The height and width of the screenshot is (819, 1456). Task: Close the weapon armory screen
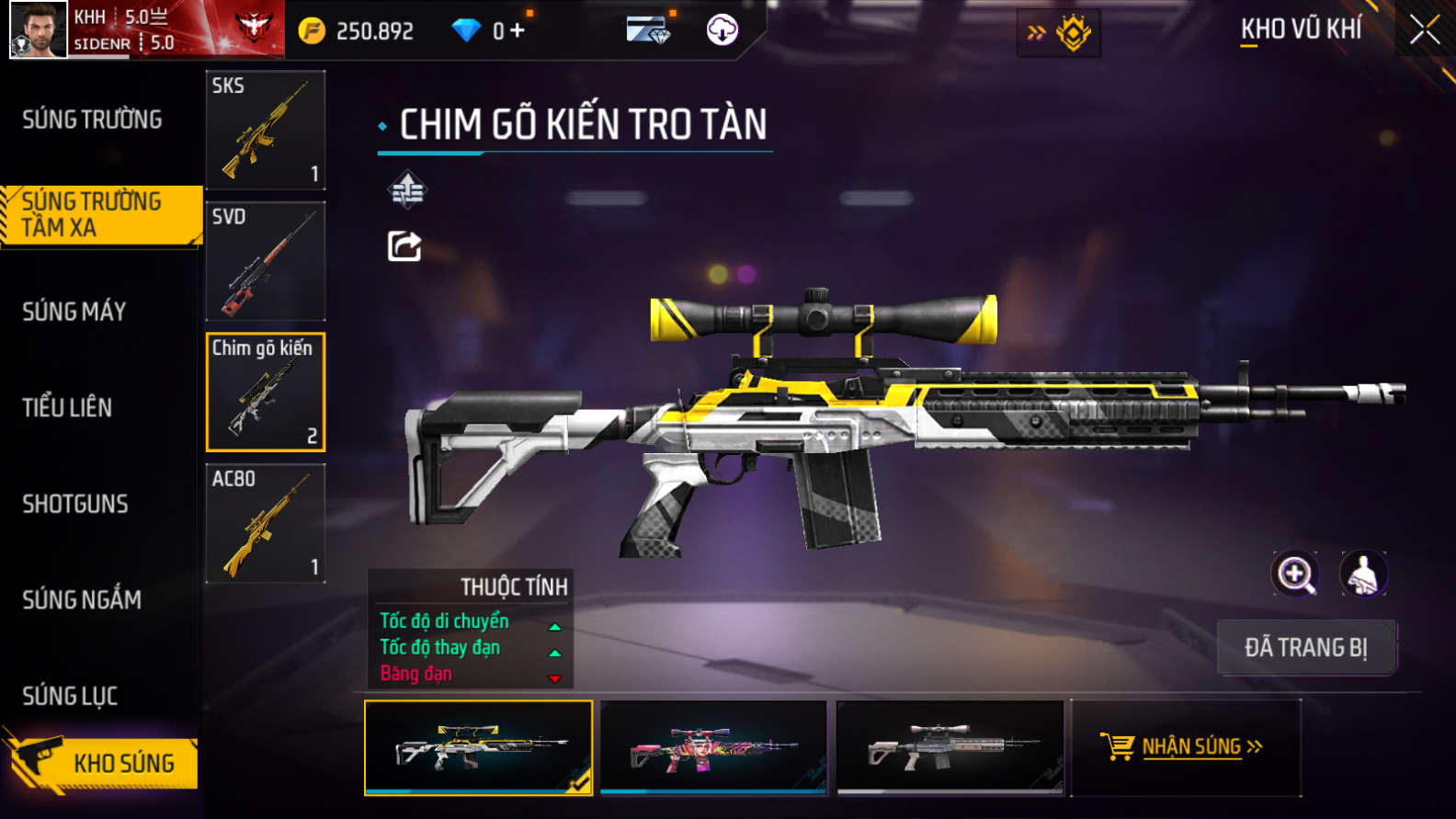coord(1425,30)
